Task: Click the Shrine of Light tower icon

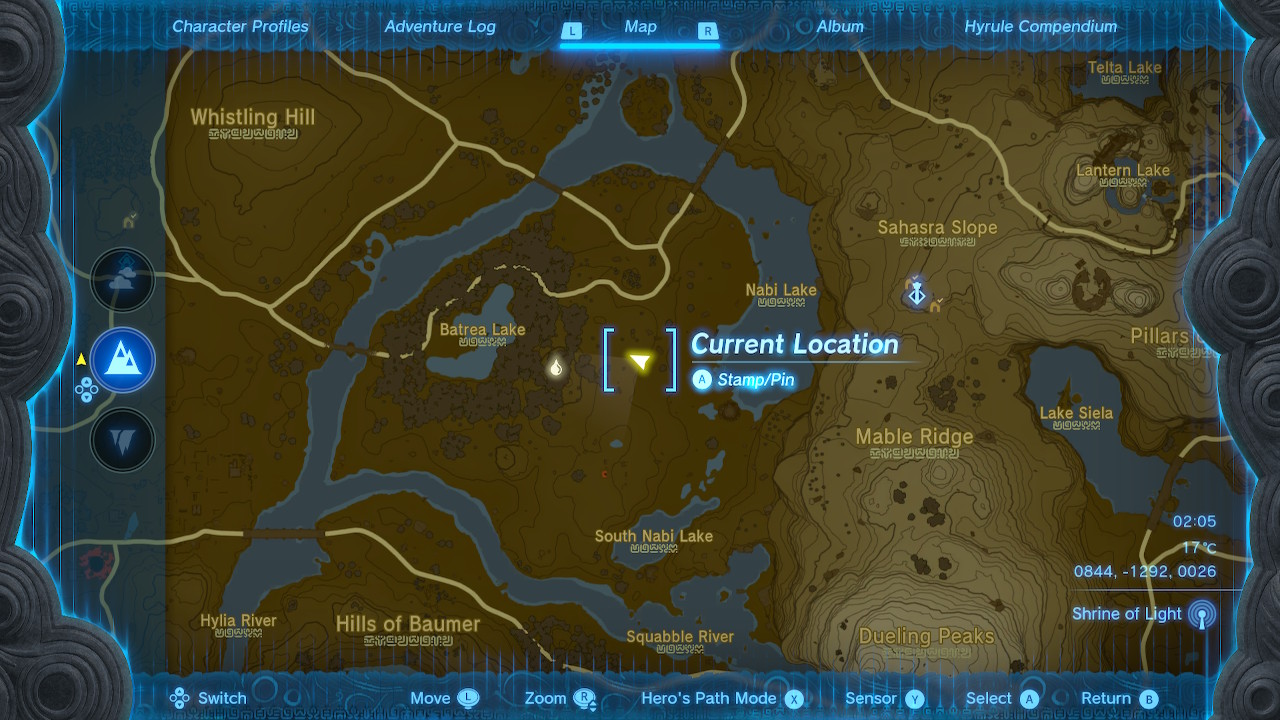Action: [x=1200, y=613]
